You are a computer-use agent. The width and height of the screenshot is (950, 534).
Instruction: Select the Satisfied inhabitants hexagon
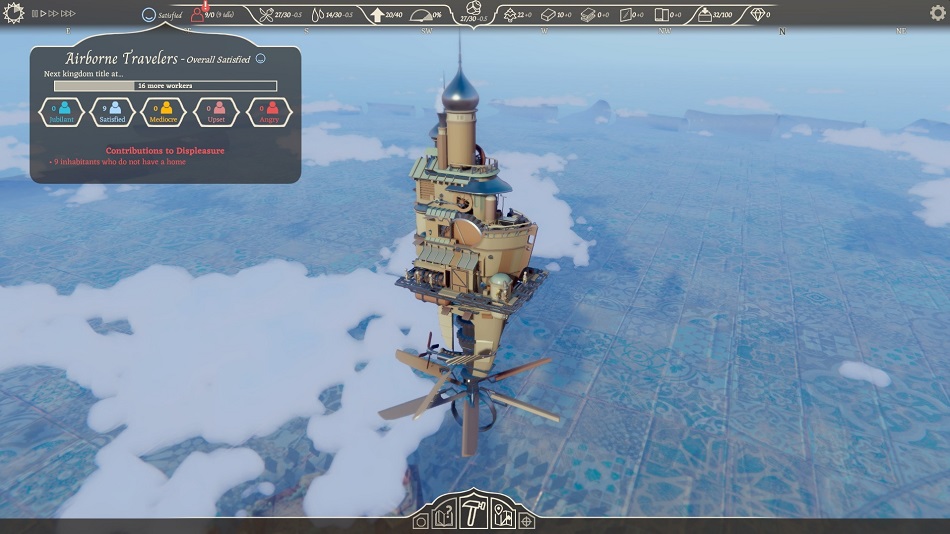click(113, 112)
